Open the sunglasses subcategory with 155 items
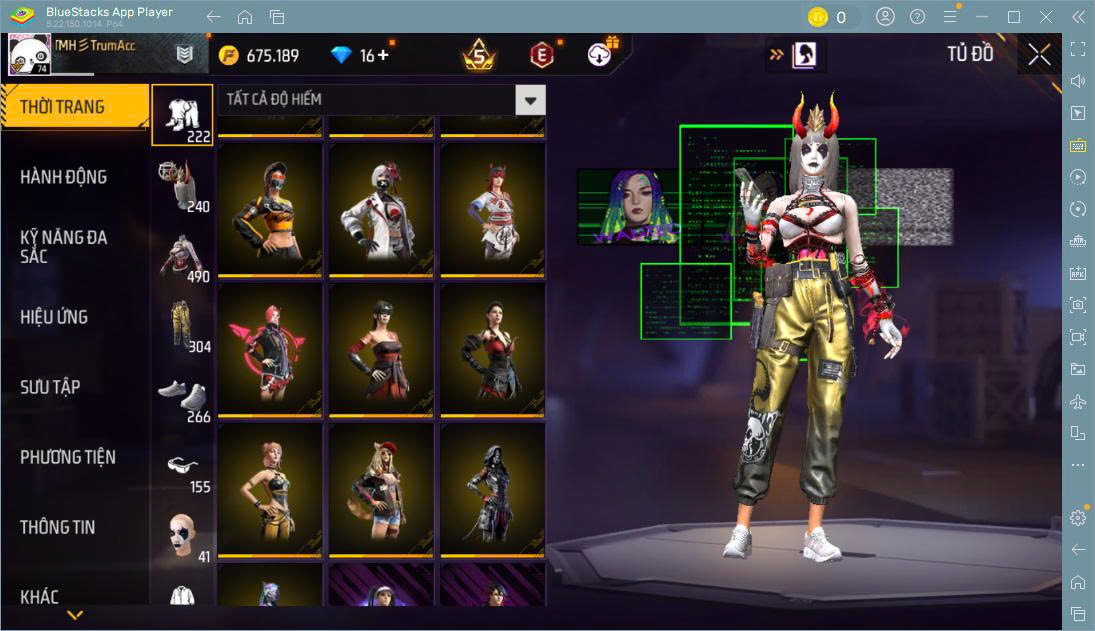 click(x=182, y=466)
